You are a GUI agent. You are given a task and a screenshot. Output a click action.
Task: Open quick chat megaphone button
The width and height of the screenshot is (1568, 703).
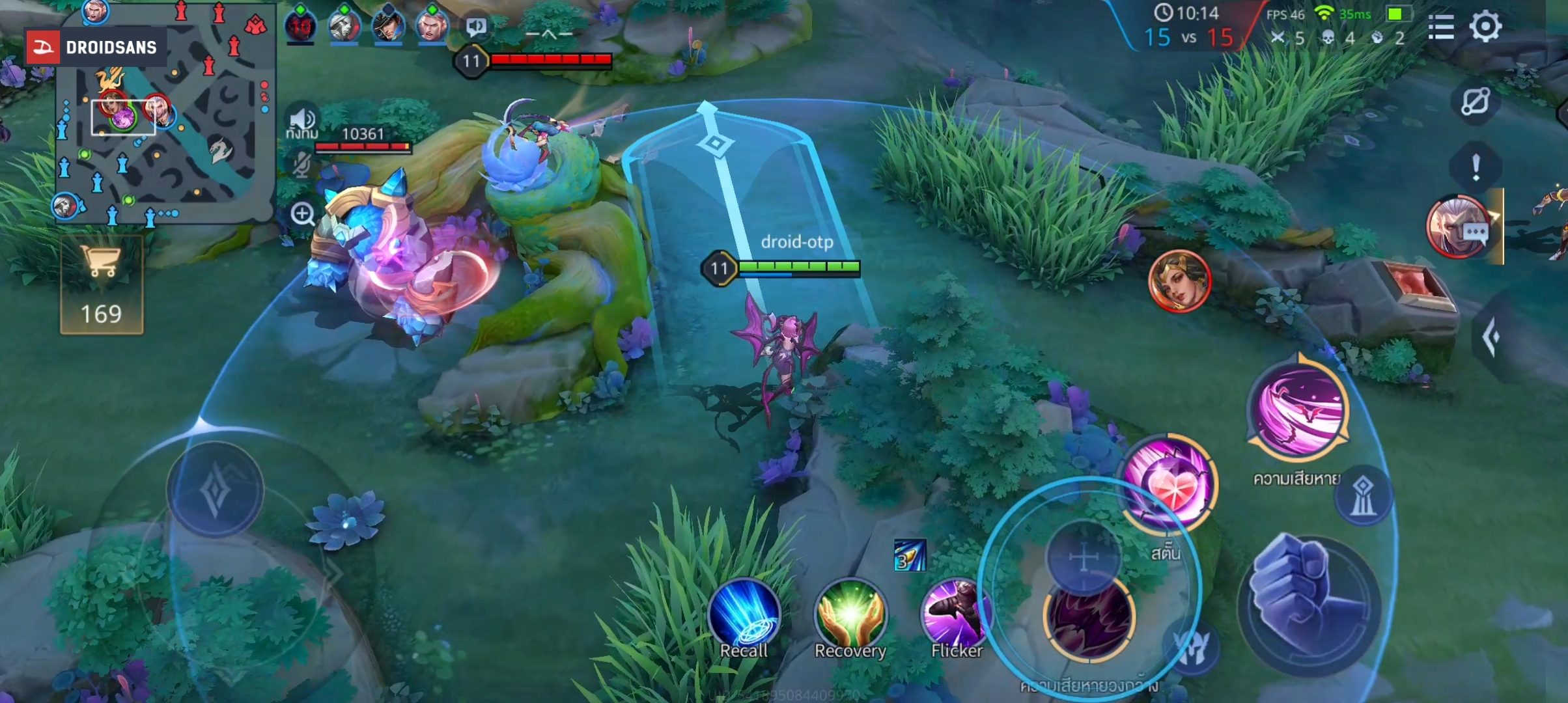click(477, 27)
